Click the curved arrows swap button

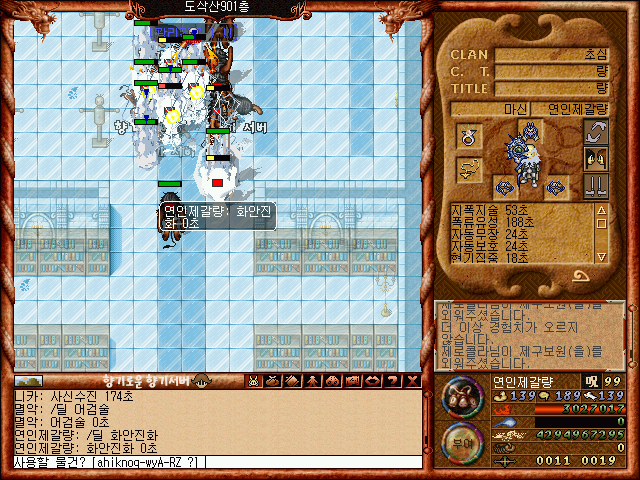pos(597,131)
